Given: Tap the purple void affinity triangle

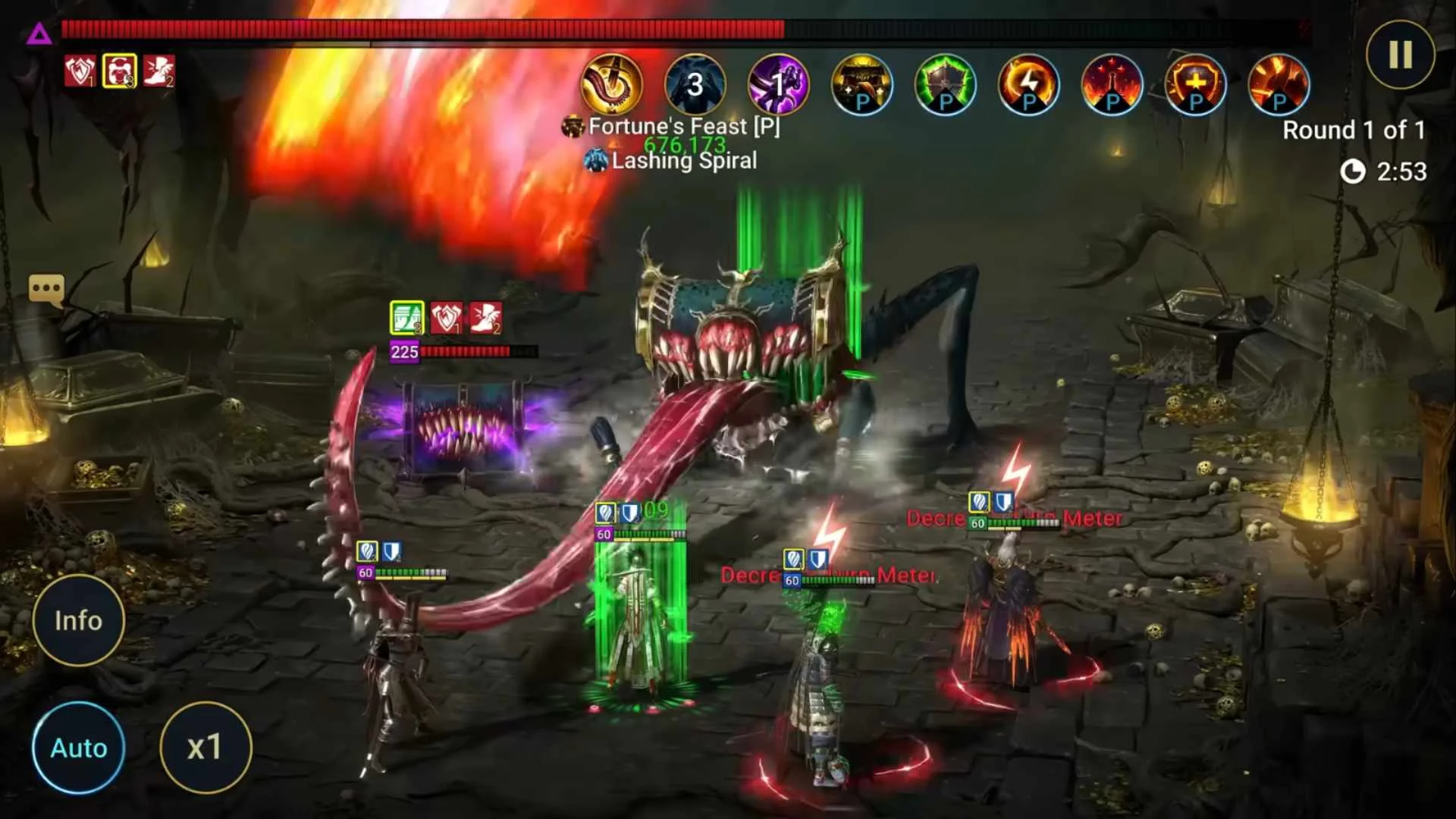Looking at the screenshot, I should tap(39, 33).
